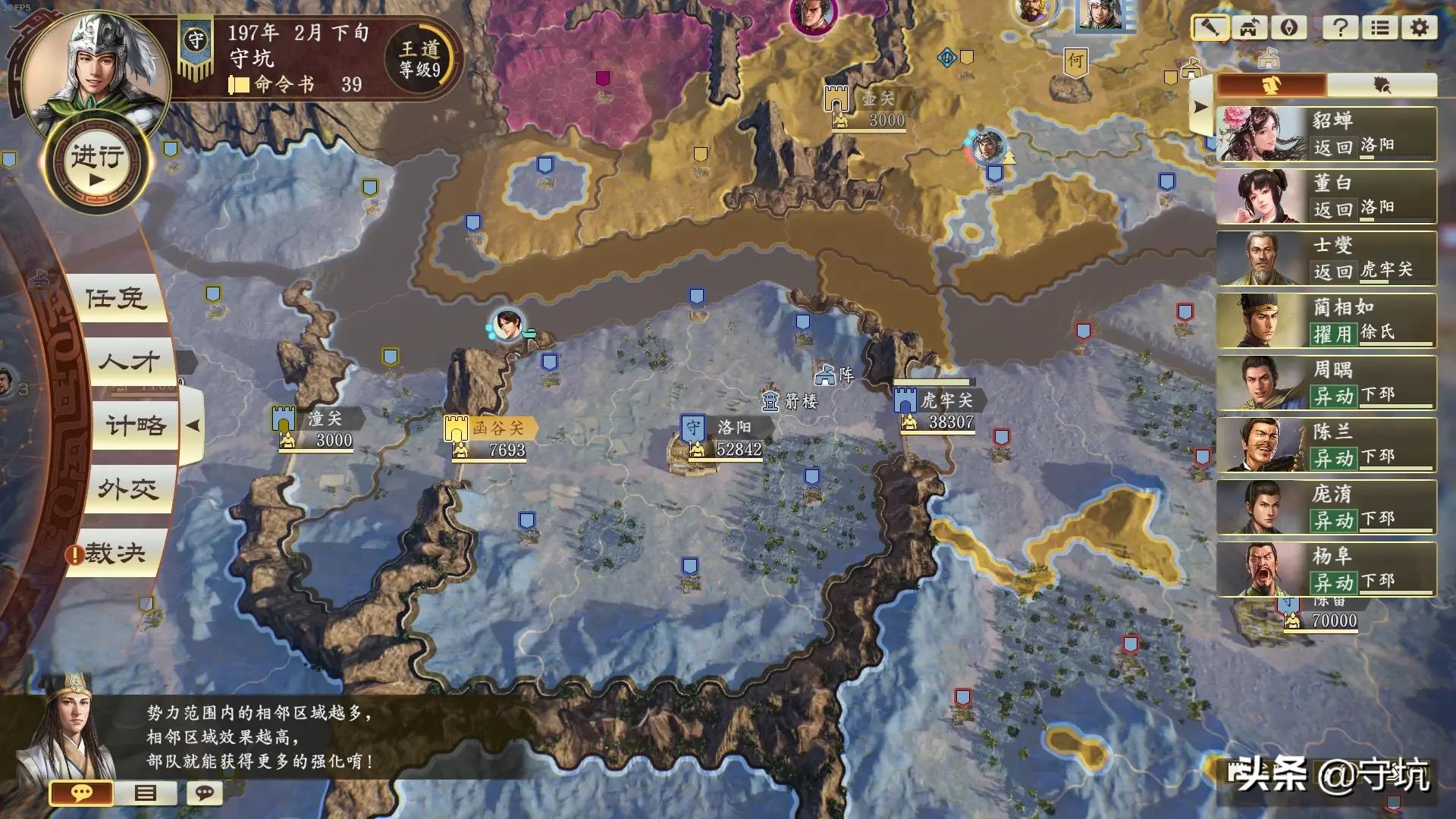Open the message log list tab
1456x819 pixels.
(145, 793)
